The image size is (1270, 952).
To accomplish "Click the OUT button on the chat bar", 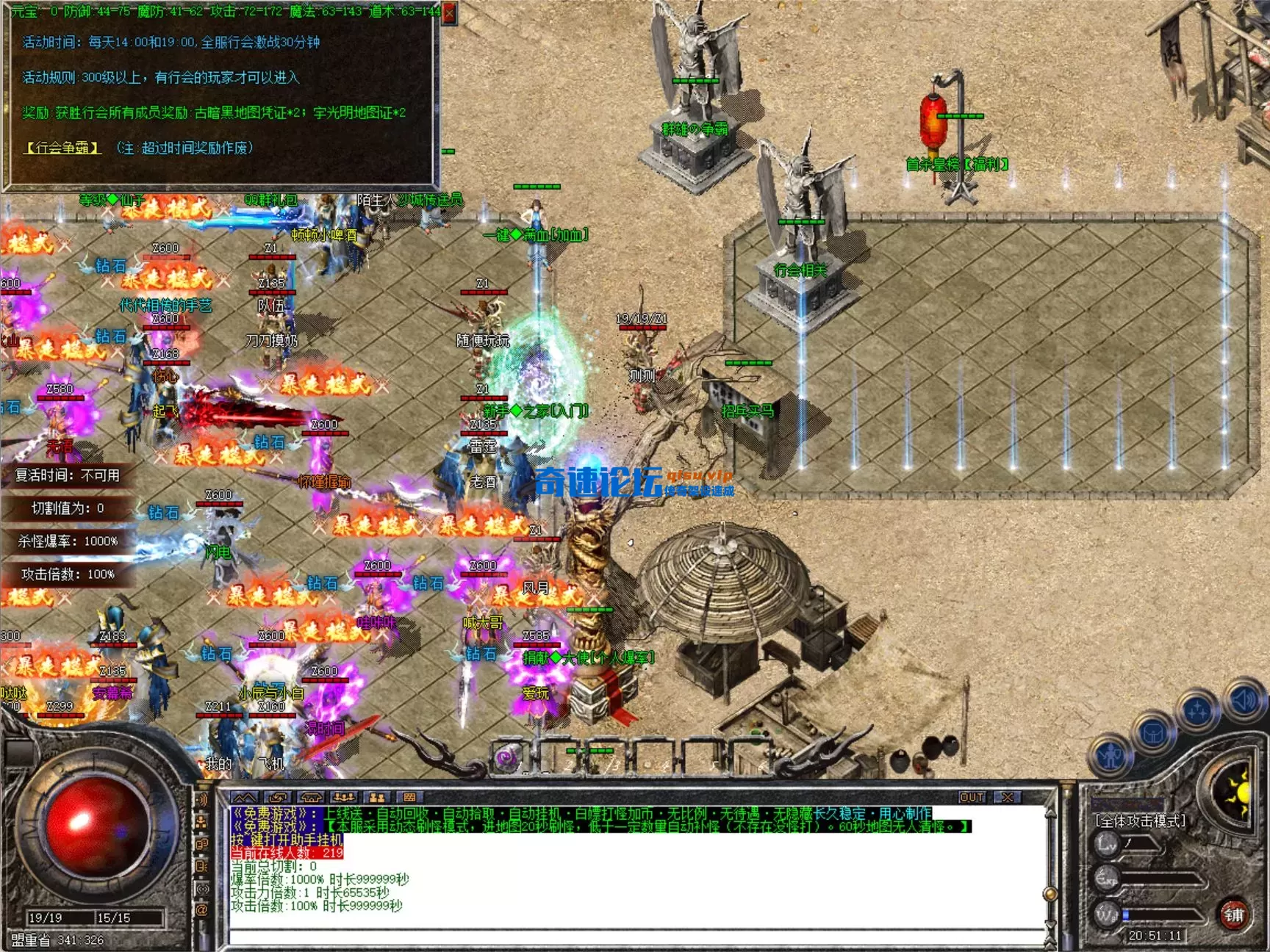I will pyautogui.click(x=972, y=798).
